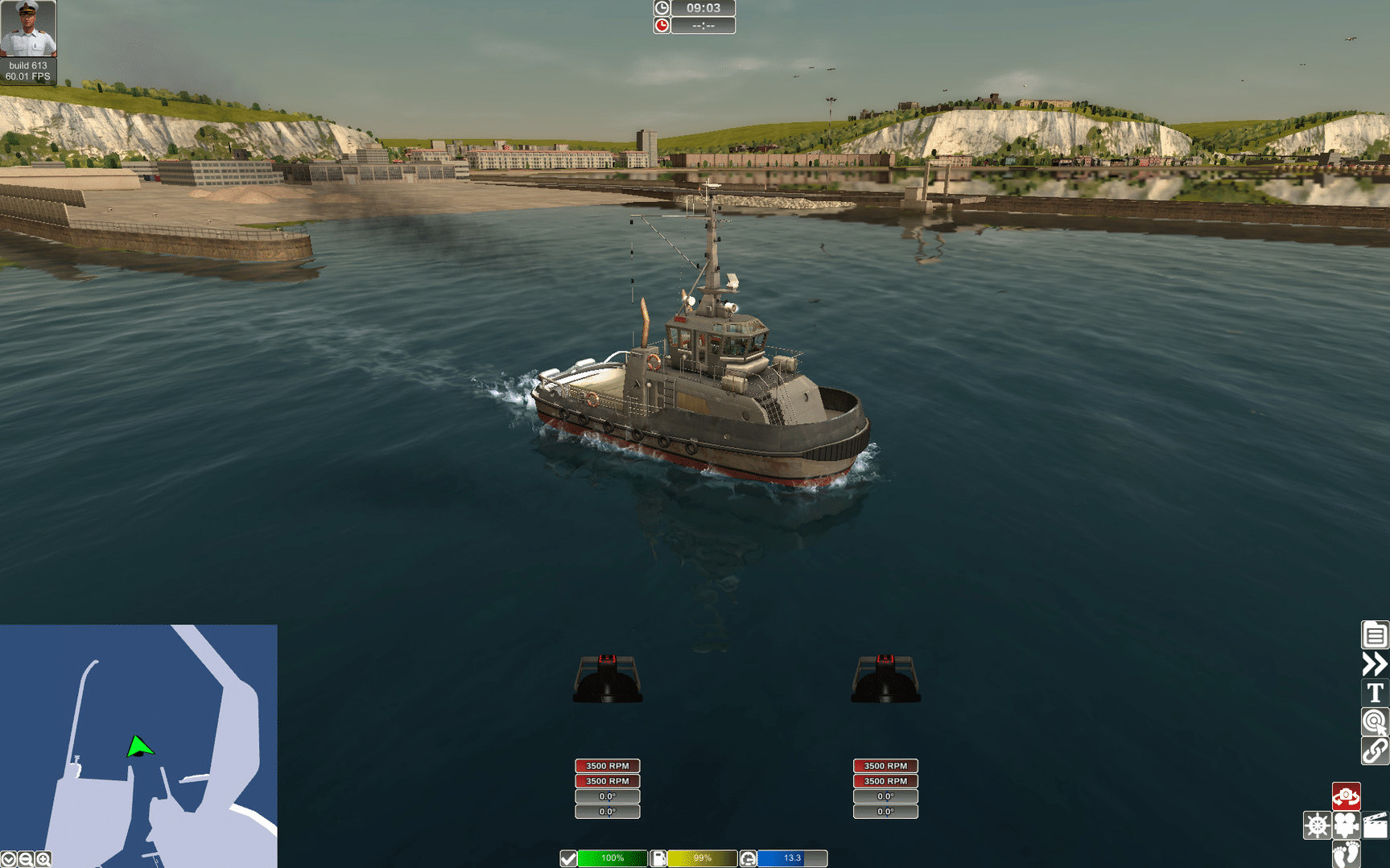The height and width of the screenshot is (868, 1390).
Task: Collapse the minimap with the chevron button
Action: (8, 860)
